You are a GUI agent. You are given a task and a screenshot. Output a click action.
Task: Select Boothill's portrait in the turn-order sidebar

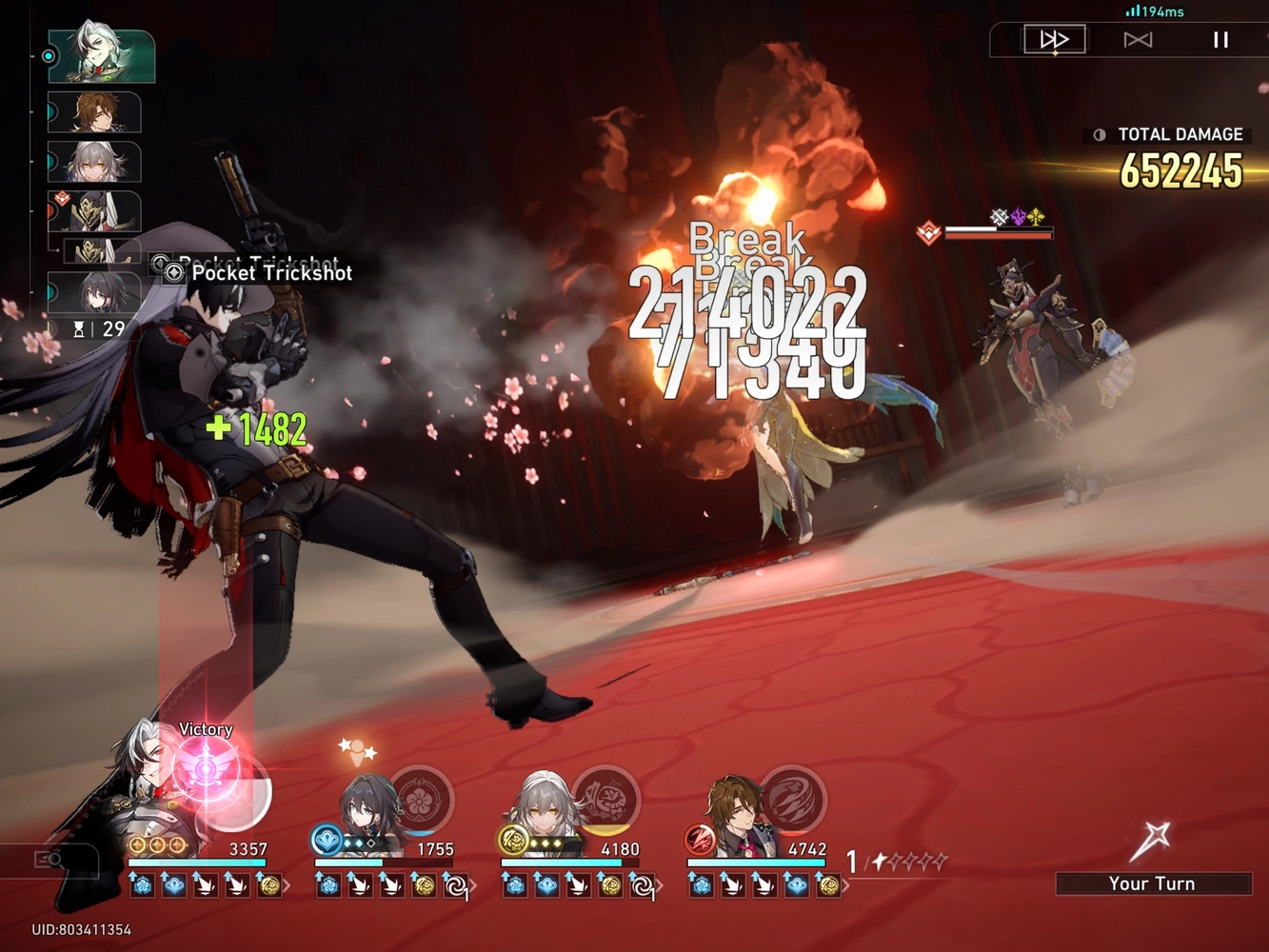pos(101,54)
